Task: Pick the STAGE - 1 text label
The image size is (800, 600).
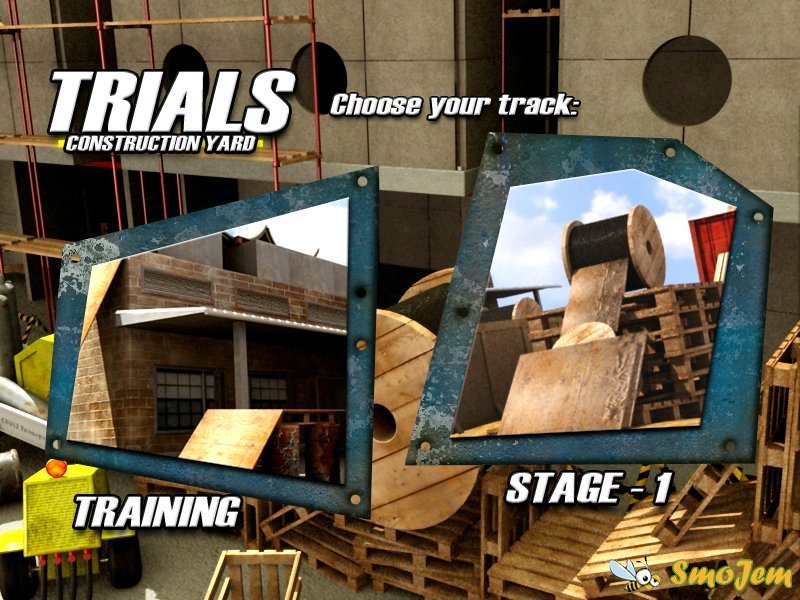Action: point(587,488)
